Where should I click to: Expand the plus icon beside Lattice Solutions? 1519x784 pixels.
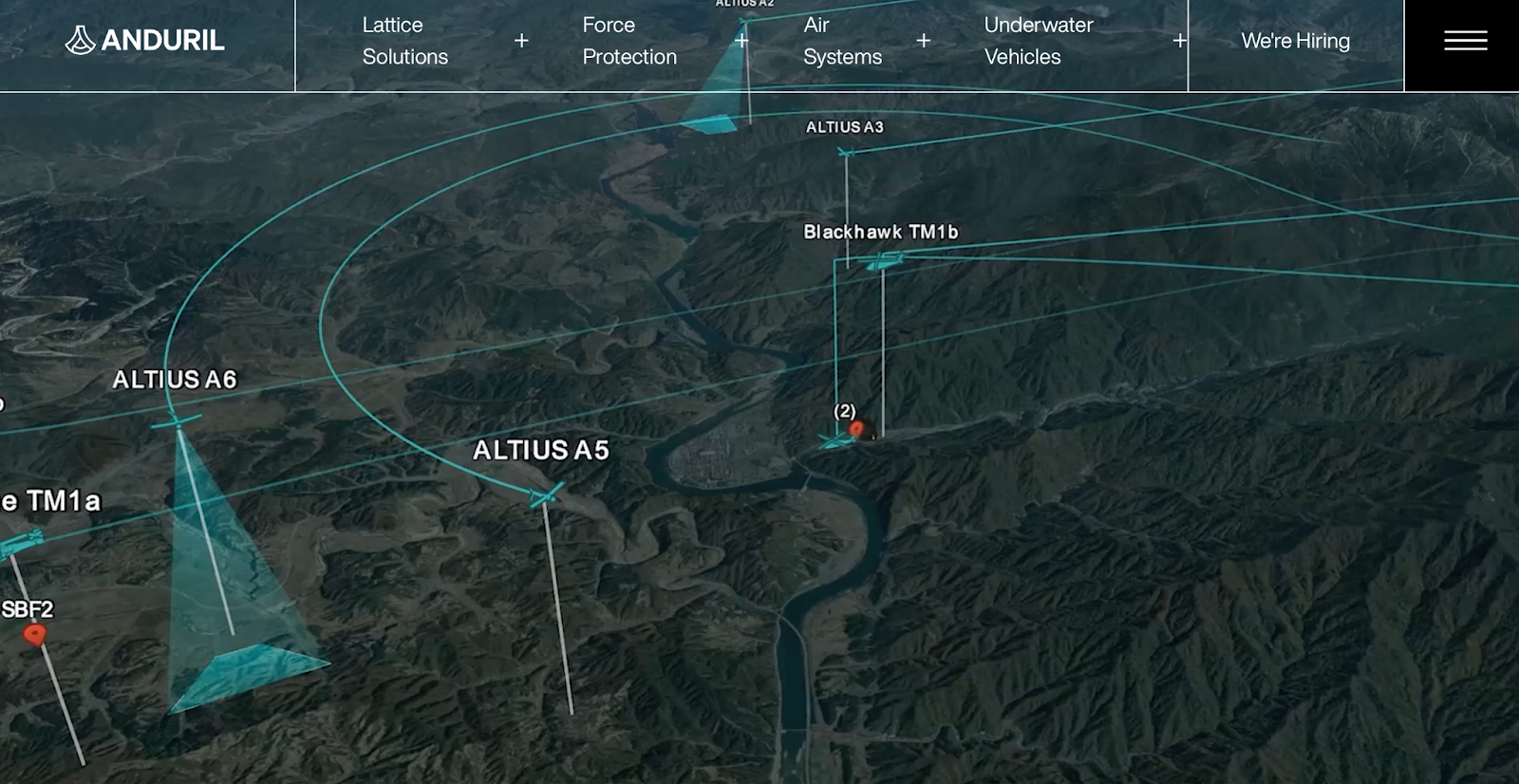coord(521,41)
